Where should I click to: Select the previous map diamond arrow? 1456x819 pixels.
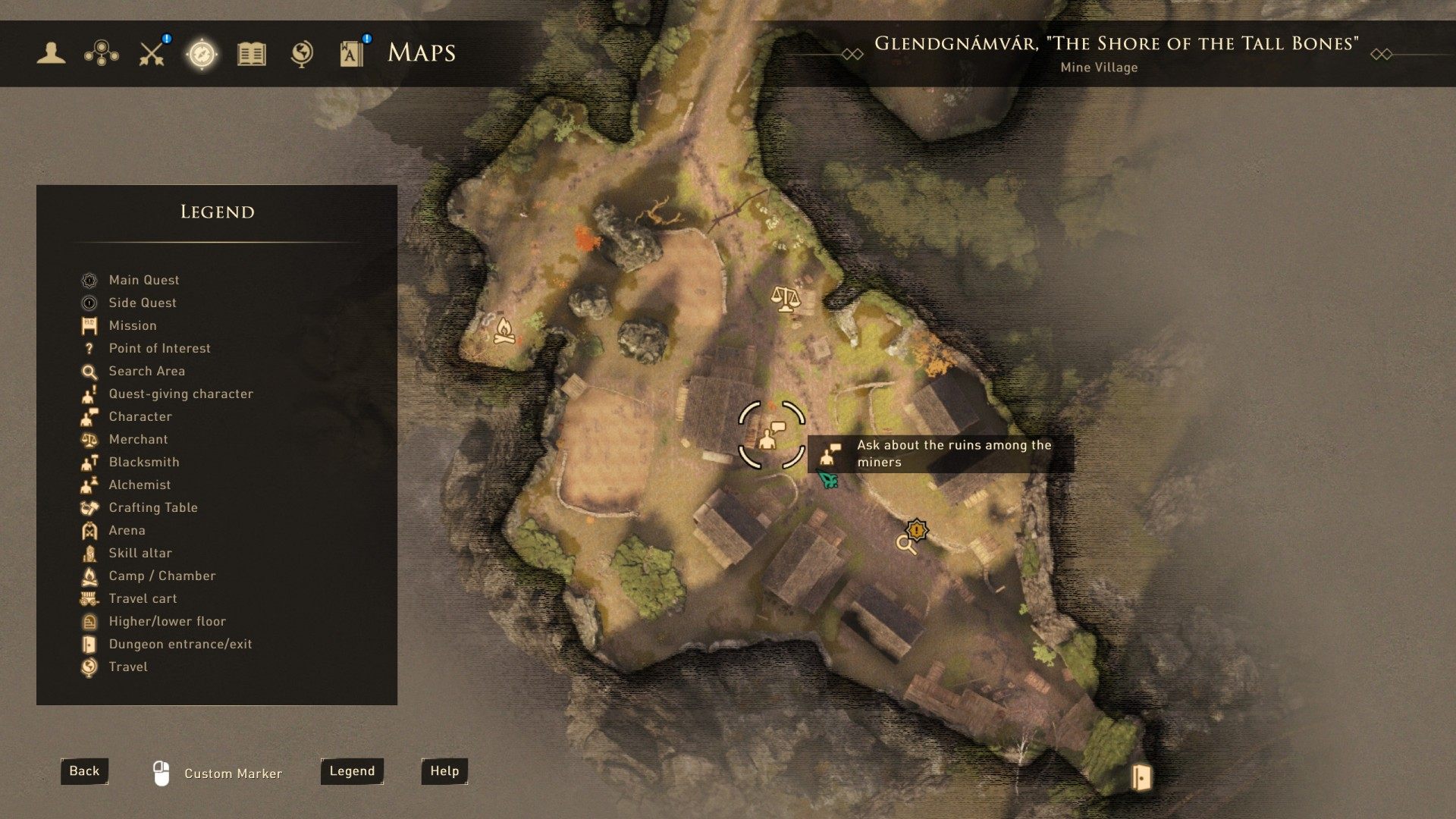852,54
